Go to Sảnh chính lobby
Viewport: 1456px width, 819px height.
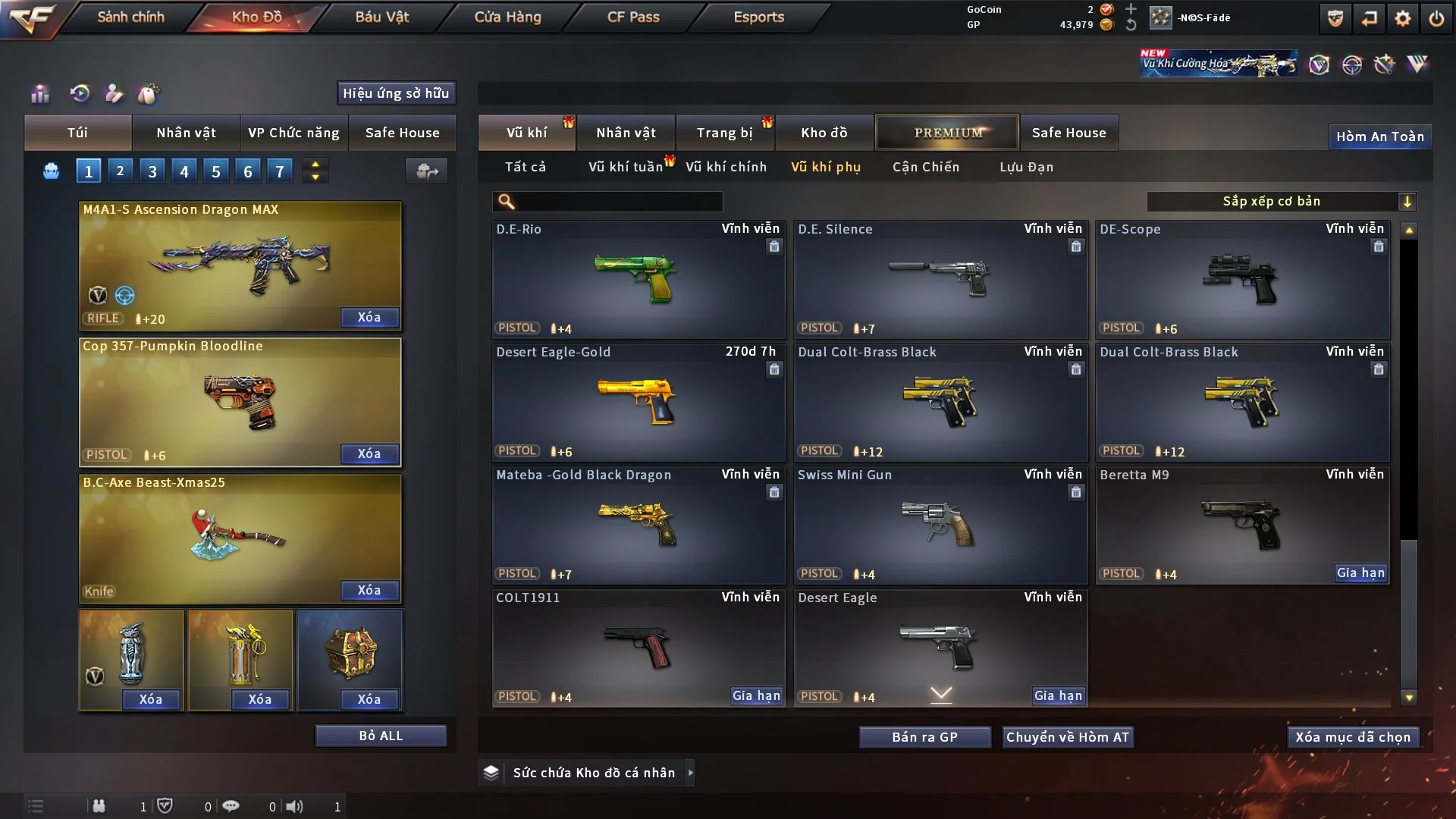coord(130,17)
